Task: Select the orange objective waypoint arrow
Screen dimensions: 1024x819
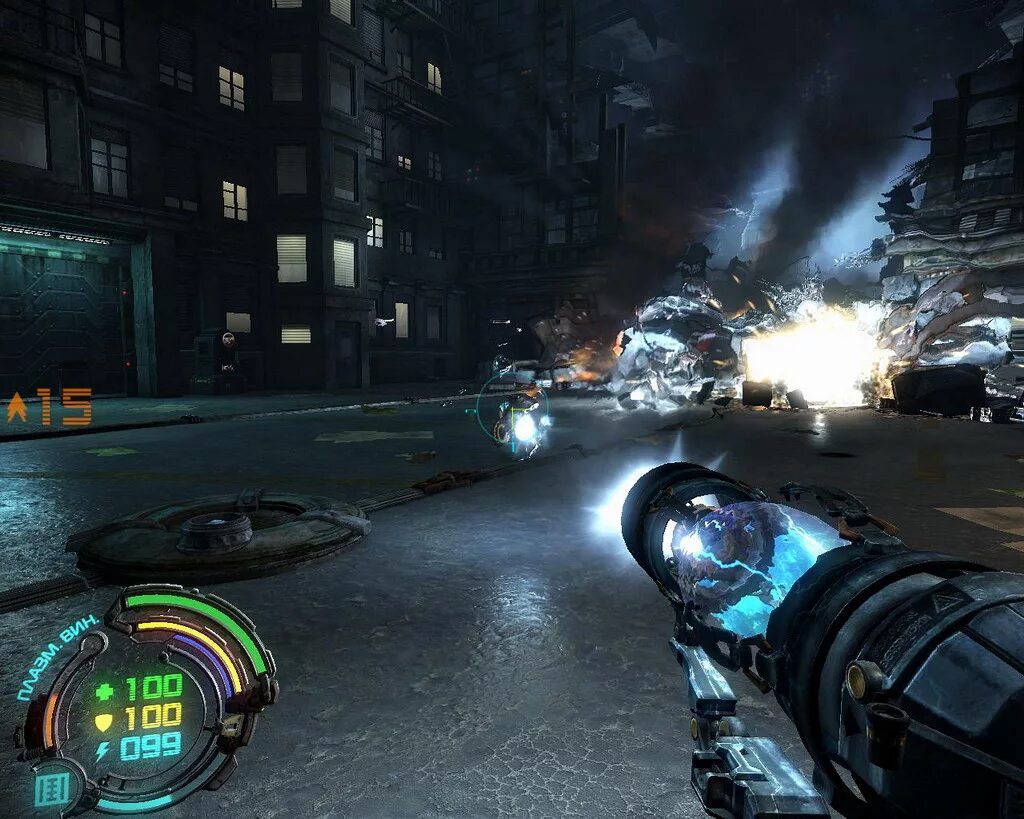Action: point(17,407)
